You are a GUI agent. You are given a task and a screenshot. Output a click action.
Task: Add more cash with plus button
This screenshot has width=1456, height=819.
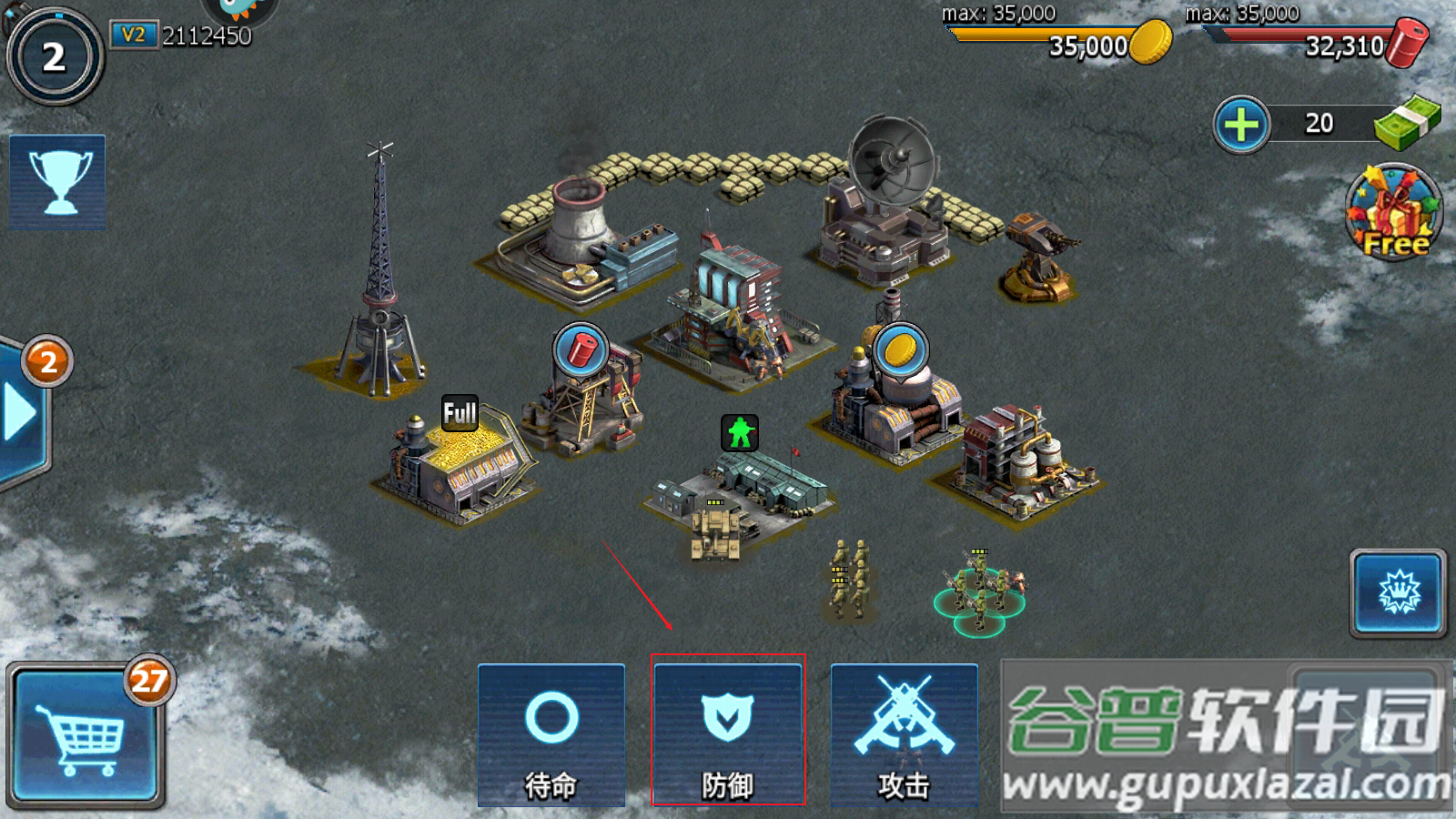(1241, 125)
